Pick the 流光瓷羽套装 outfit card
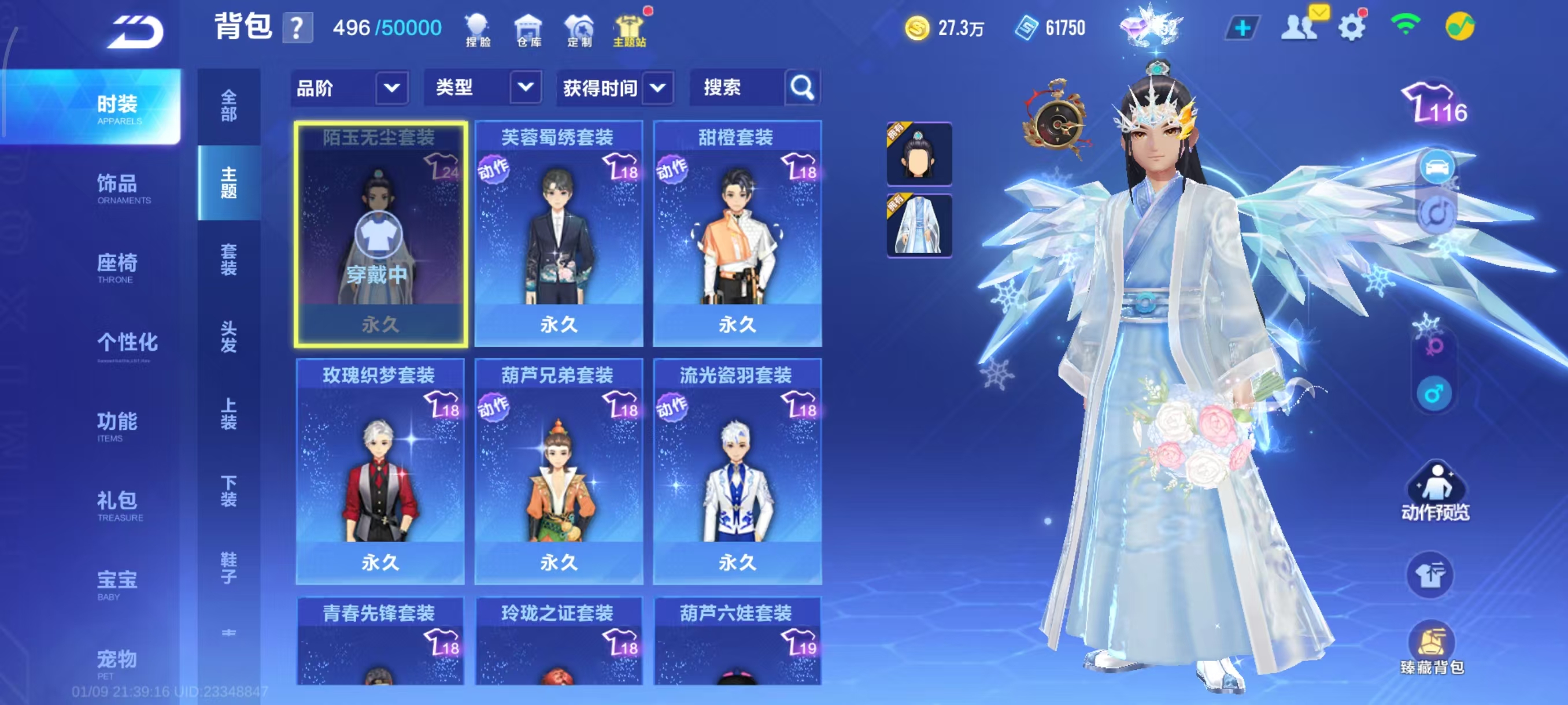 tap(737, 472)
